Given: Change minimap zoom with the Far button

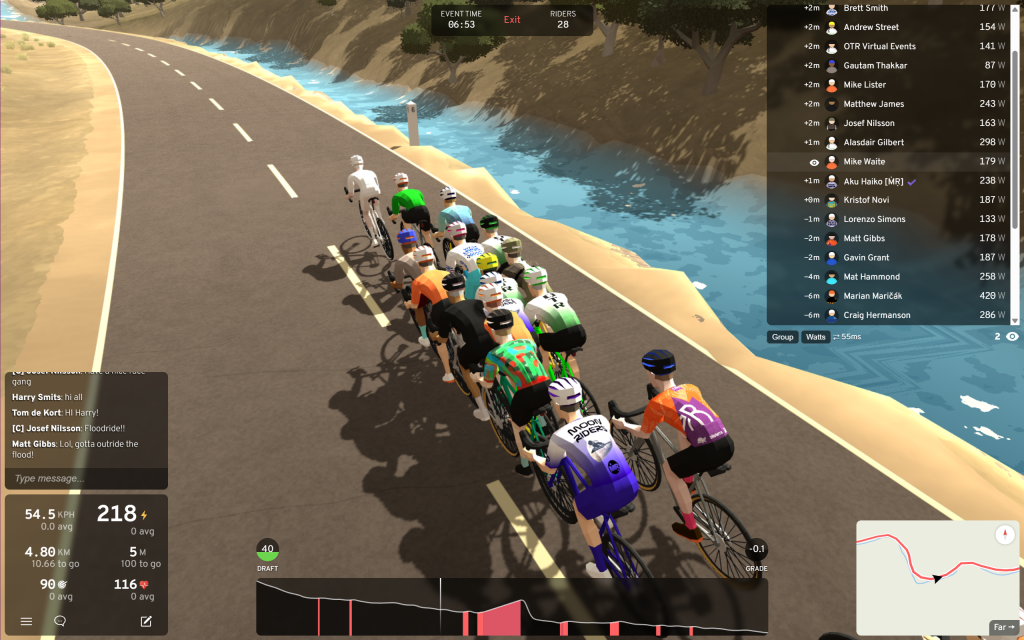Looking at the screenshot, I should (x=1002, y=628).
